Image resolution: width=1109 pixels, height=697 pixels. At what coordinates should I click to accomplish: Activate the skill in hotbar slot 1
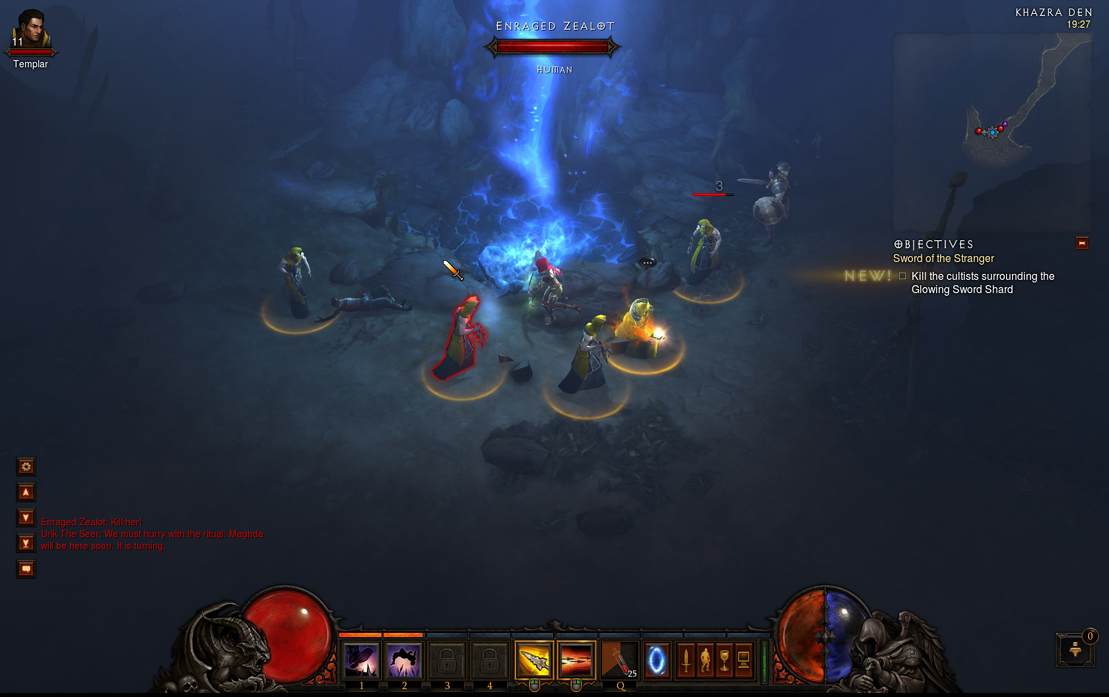361,660
